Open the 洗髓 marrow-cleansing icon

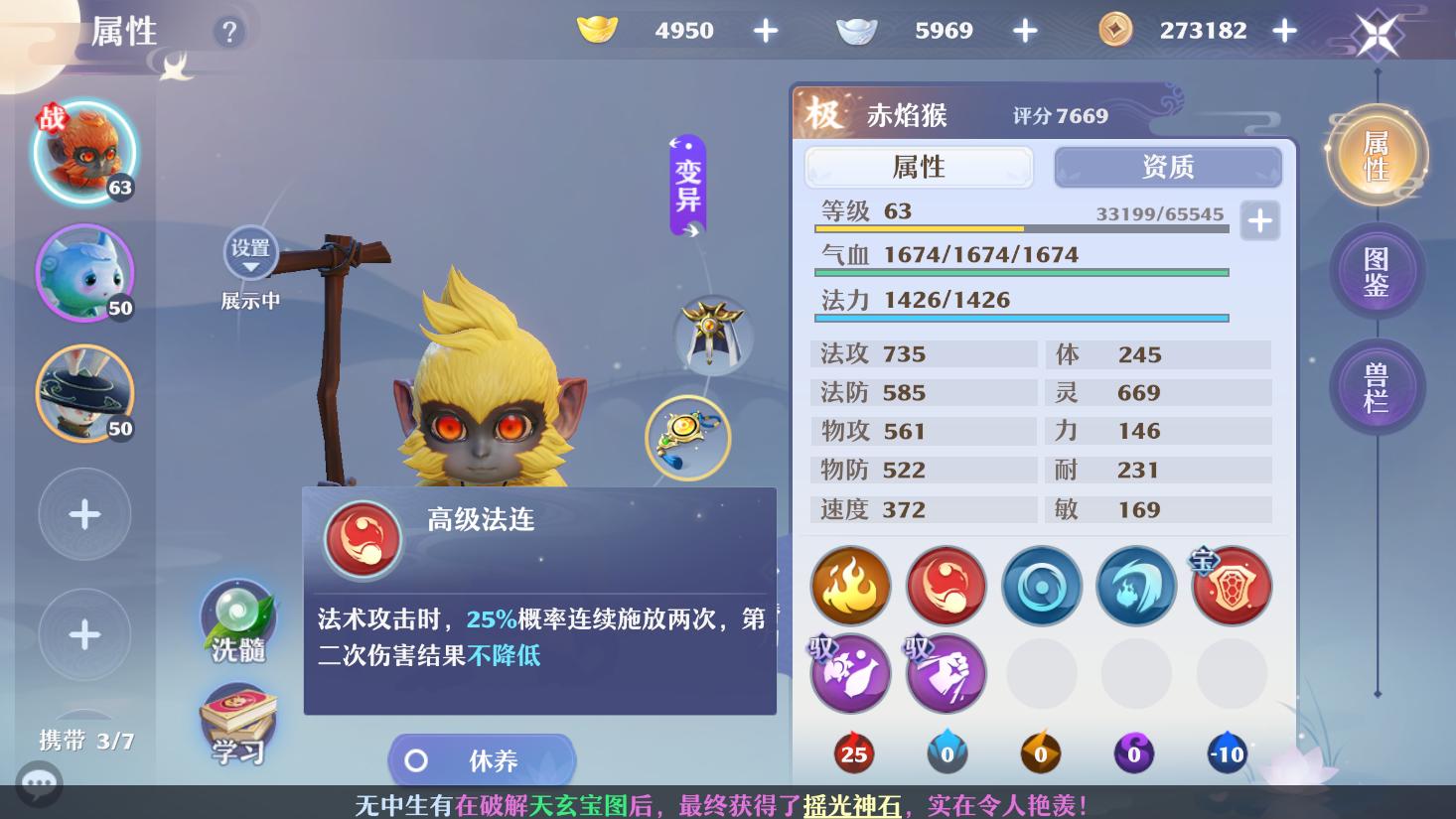(x=236, y=620)
